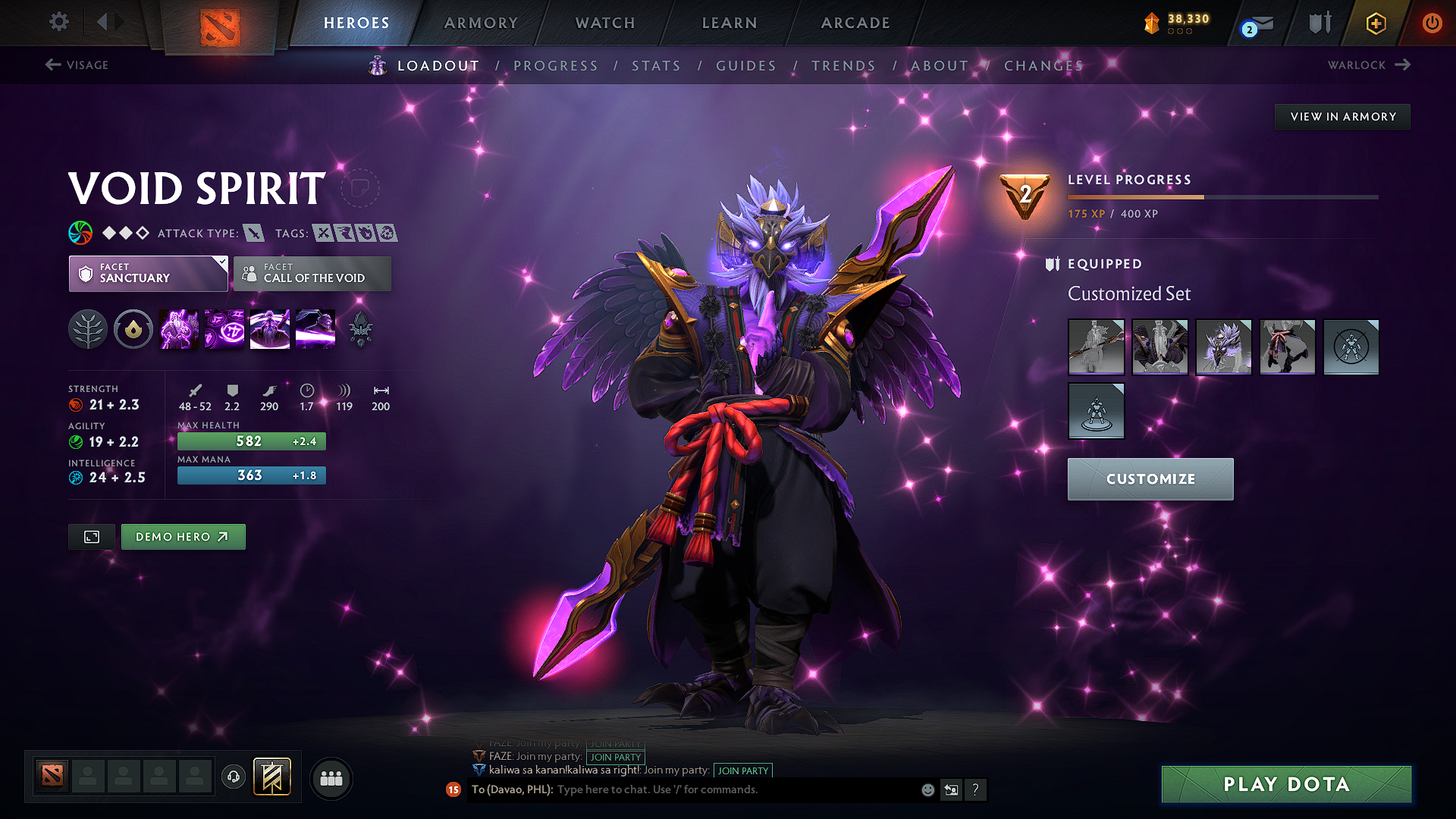Click the Astral Step ultimate ability icon
This screenshot has height=819, width=1456.
pyautogui.click(x=315, y=328)
